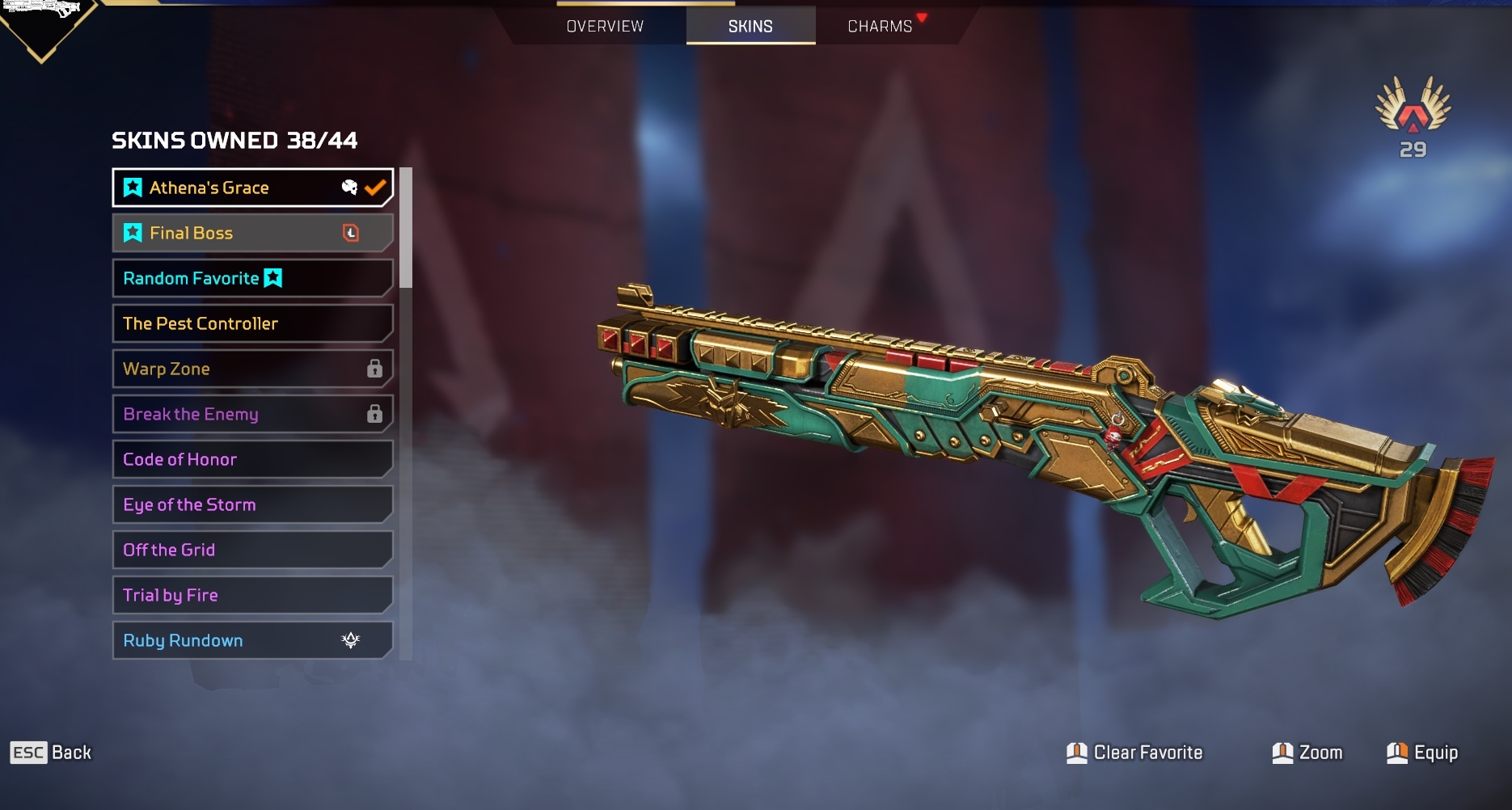Click the skin list scrollbar
The height and width of the screenshot is (810, 1512).
pyautogui.click(x=406, y=228)
